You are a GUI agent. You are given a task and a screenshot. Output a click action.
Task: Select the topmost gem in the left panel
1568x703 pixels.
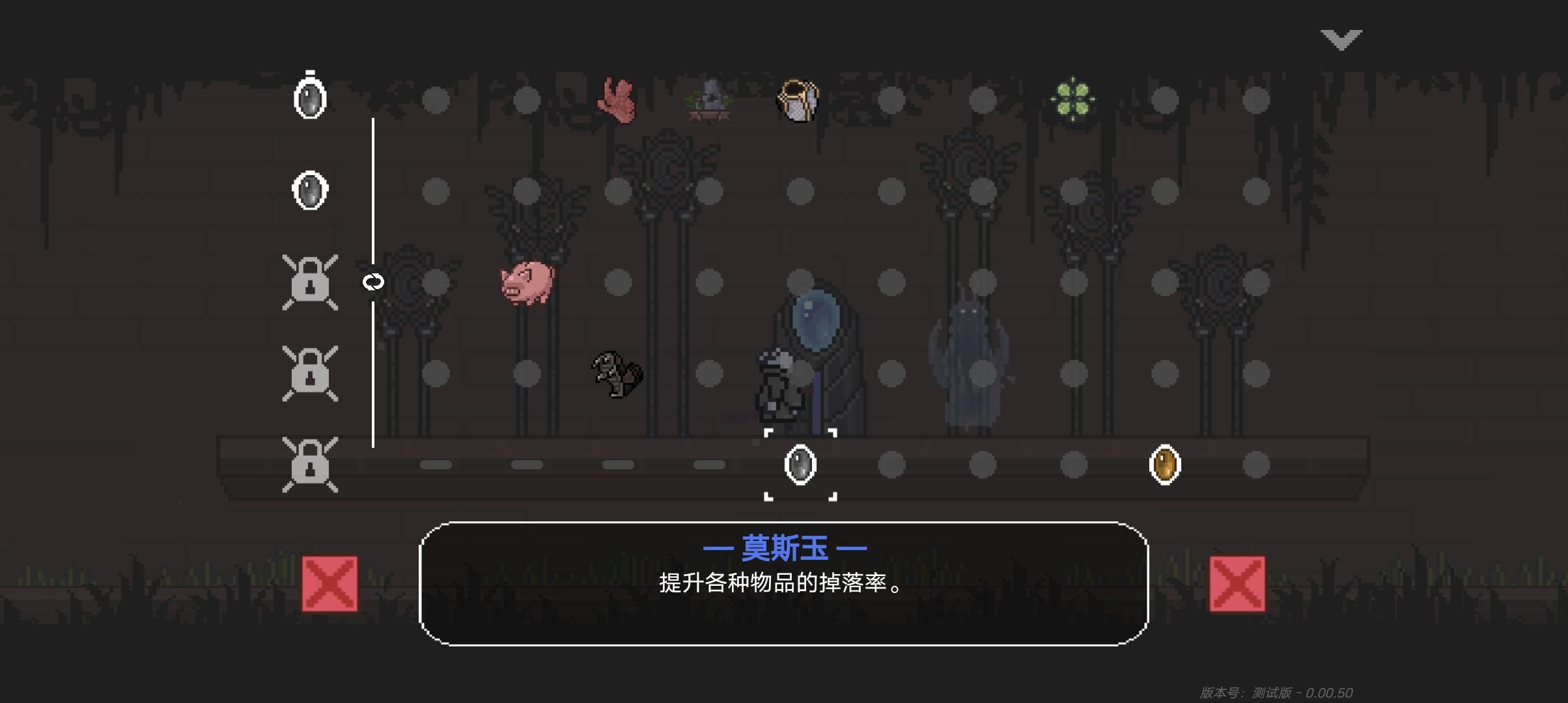pyautogui.click(x=309, y=98)
